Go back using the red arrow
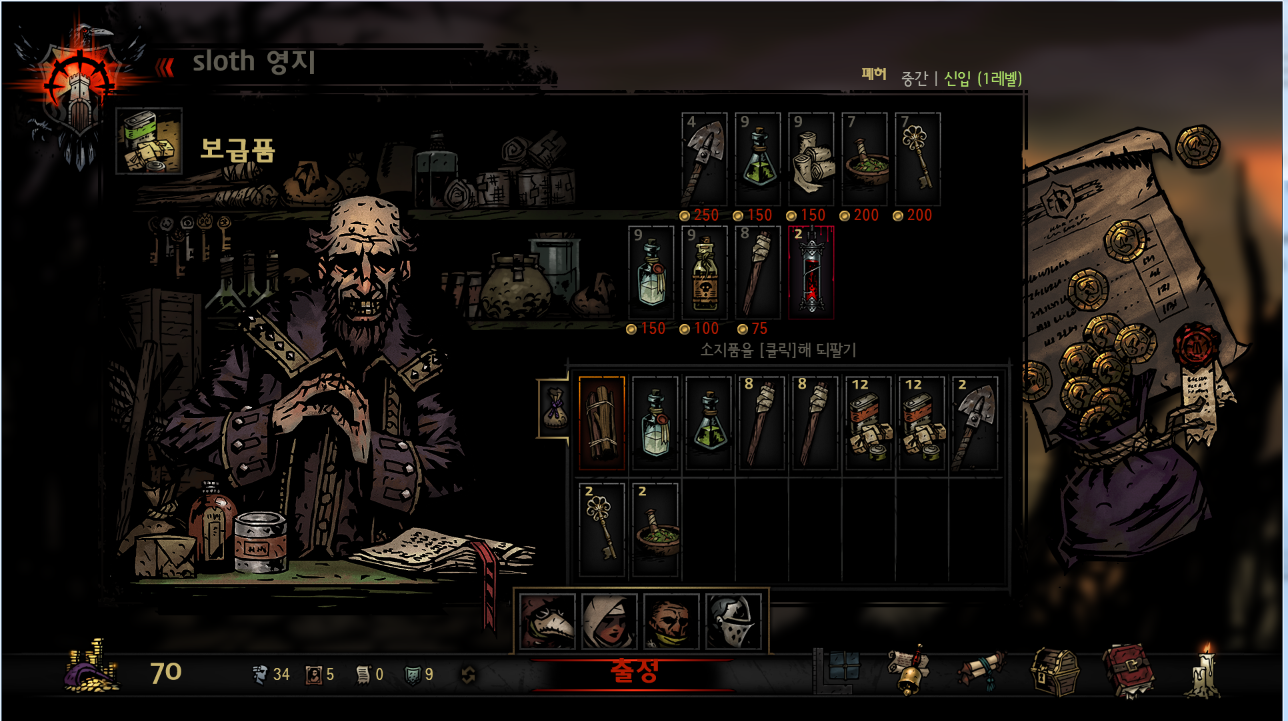 pos(165,65)
